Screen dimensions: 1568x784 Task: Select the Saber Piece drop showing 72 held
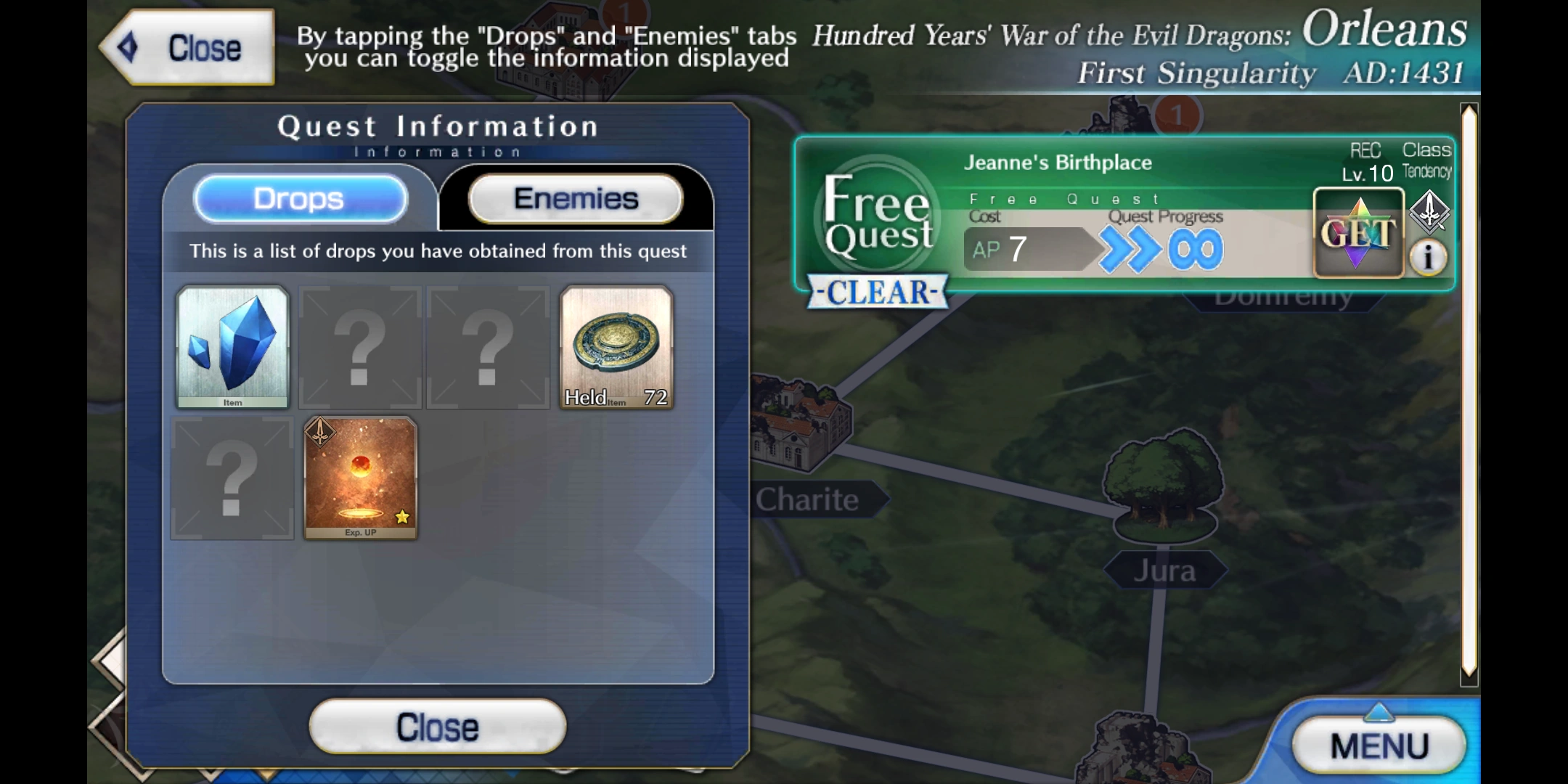[616, 348]
